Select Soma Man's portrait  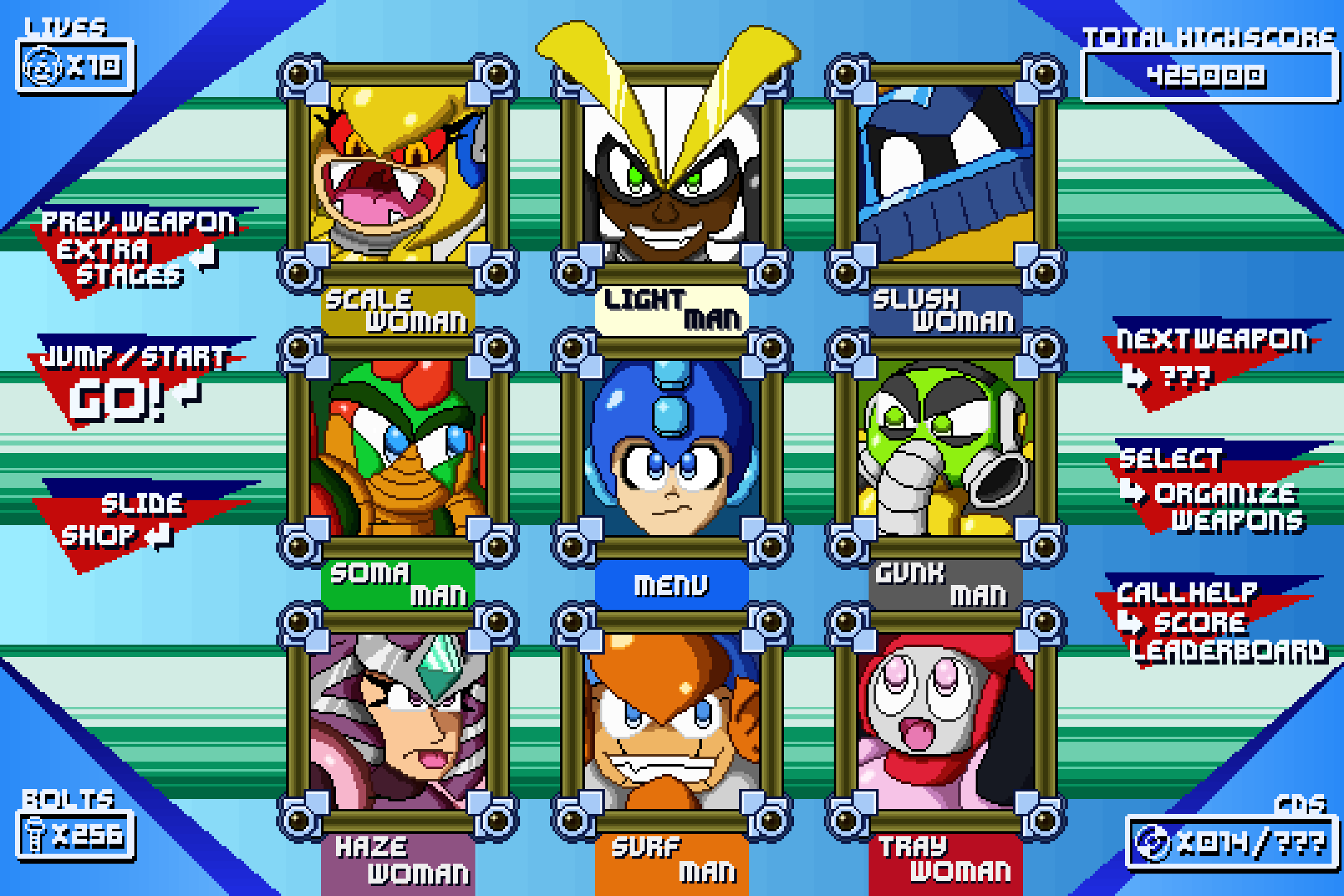click(x=398, y=447)
